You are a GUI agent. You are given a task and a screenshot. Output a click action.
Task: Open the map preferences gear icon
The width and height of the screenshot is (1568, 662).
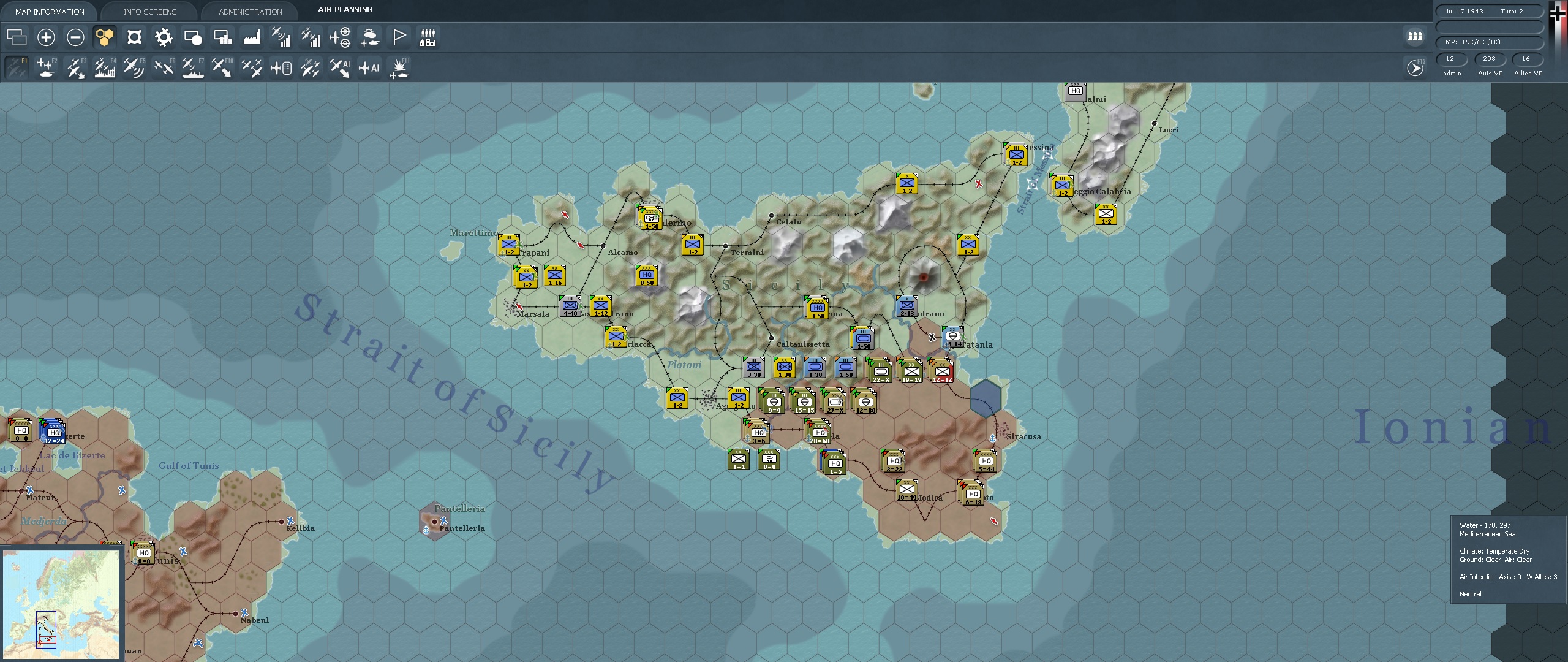pos(163,37)
